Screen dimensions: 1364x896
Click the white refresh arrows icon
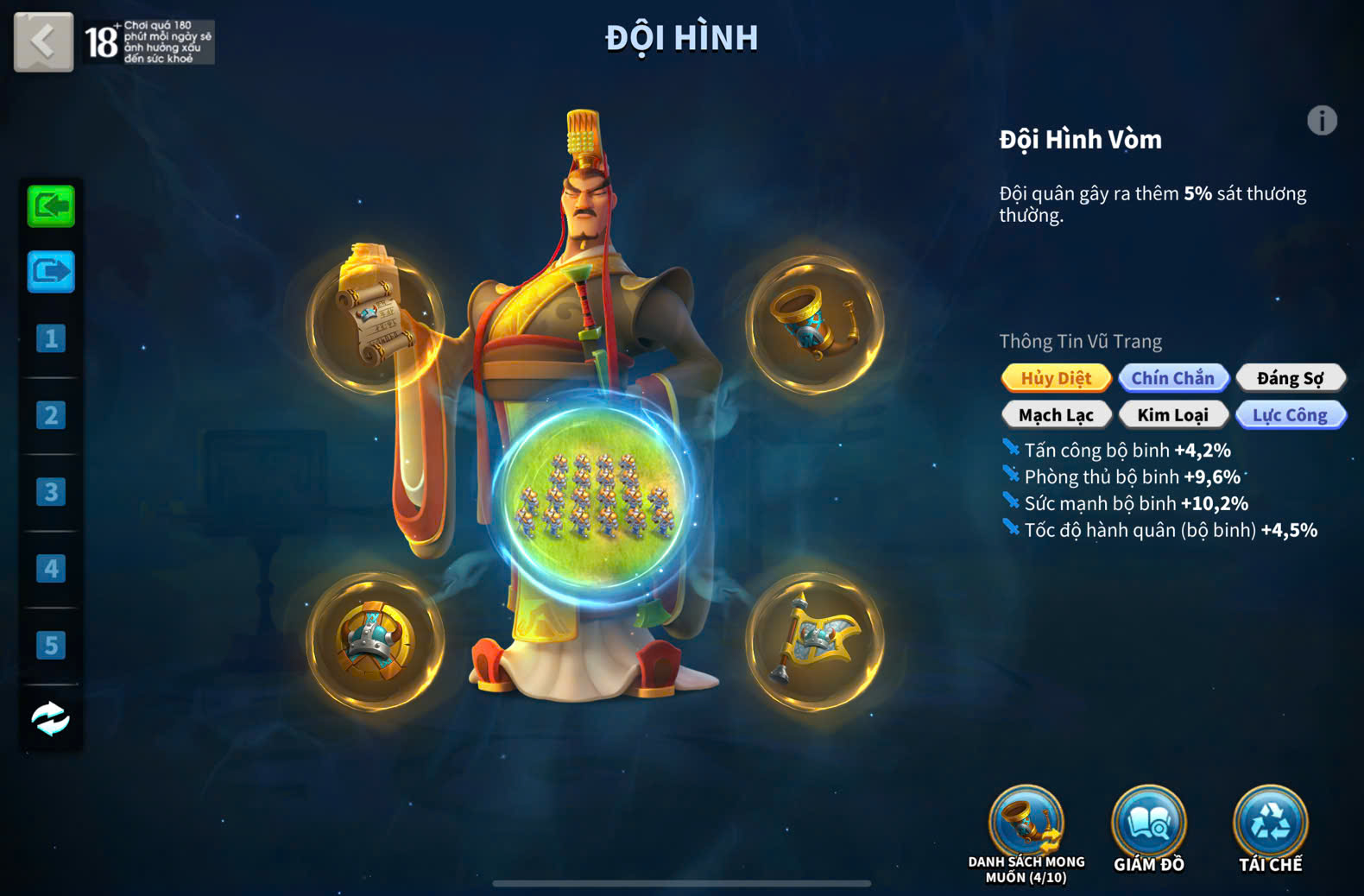(x=51, y=718)
